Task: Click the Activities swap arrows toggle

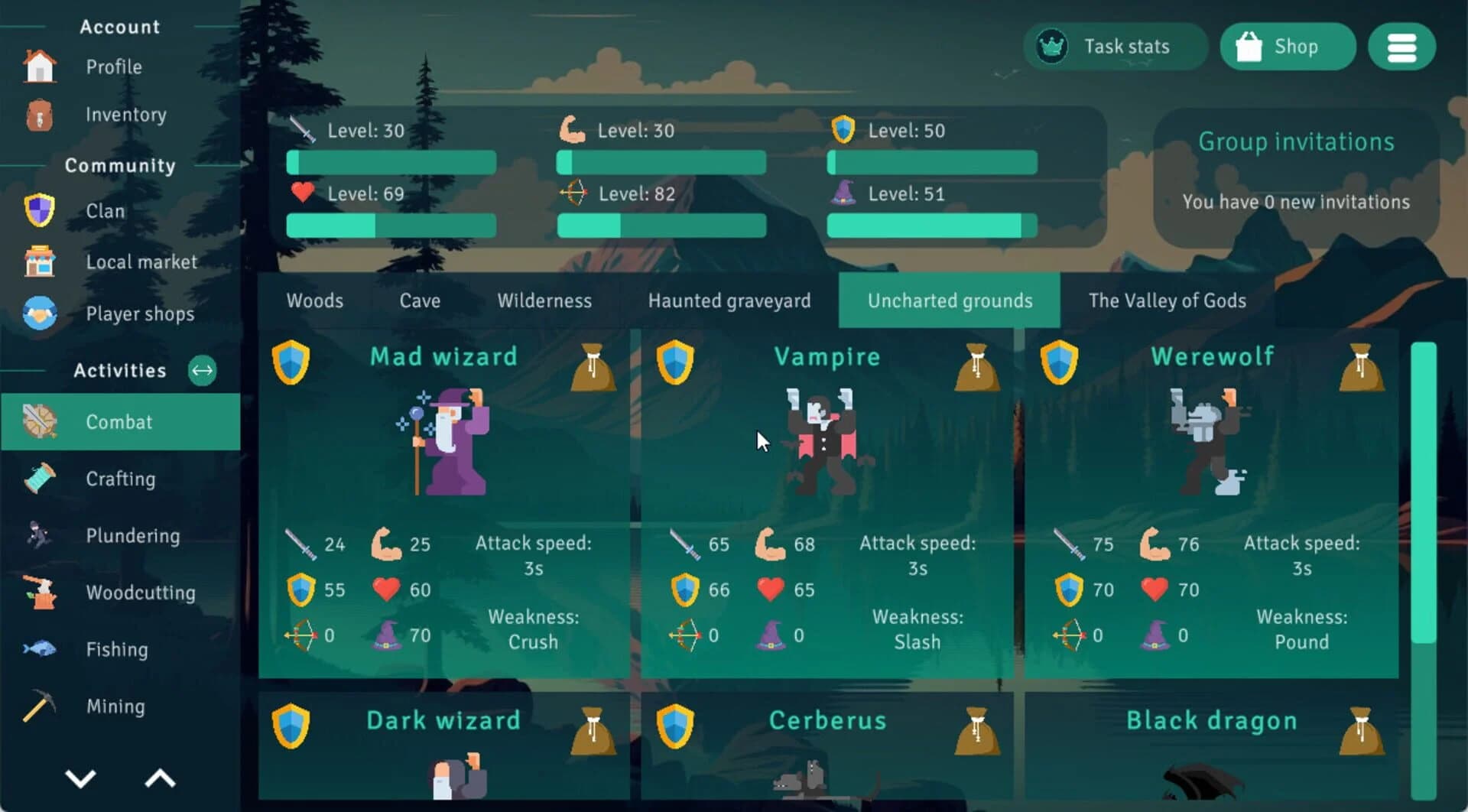Action: point(202,371)
